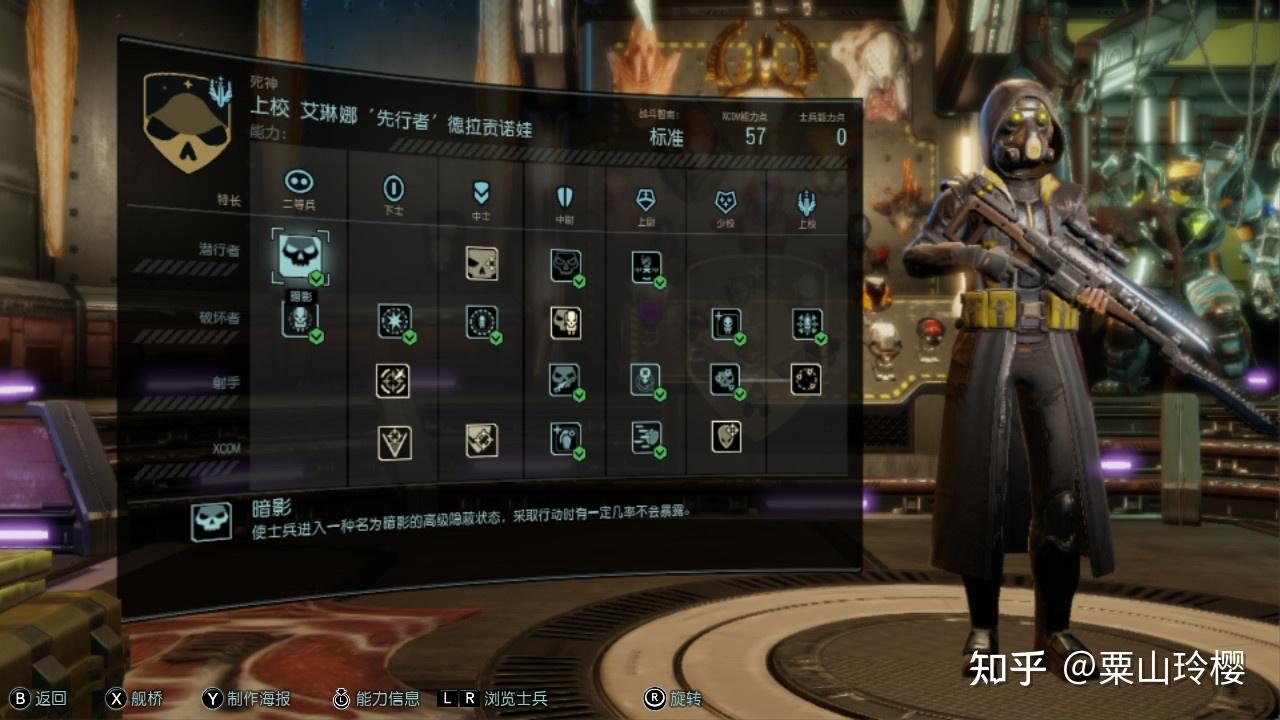Choose the 射手 ability under 少校

coord(726,380)
